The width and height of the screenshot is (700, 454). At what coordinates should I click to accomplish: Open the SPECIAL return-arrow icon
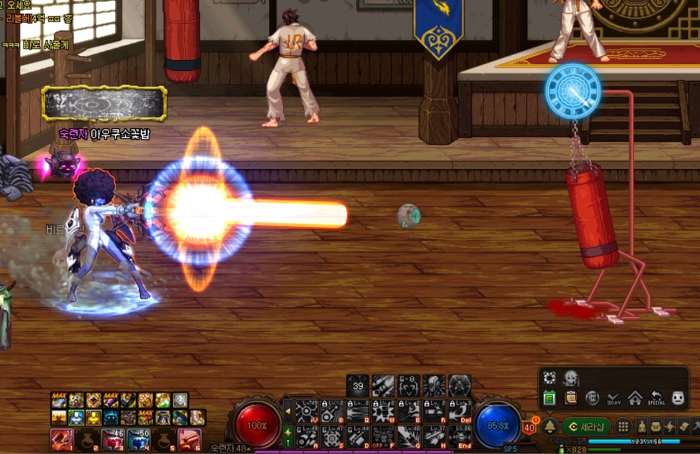tap(657, 398)
